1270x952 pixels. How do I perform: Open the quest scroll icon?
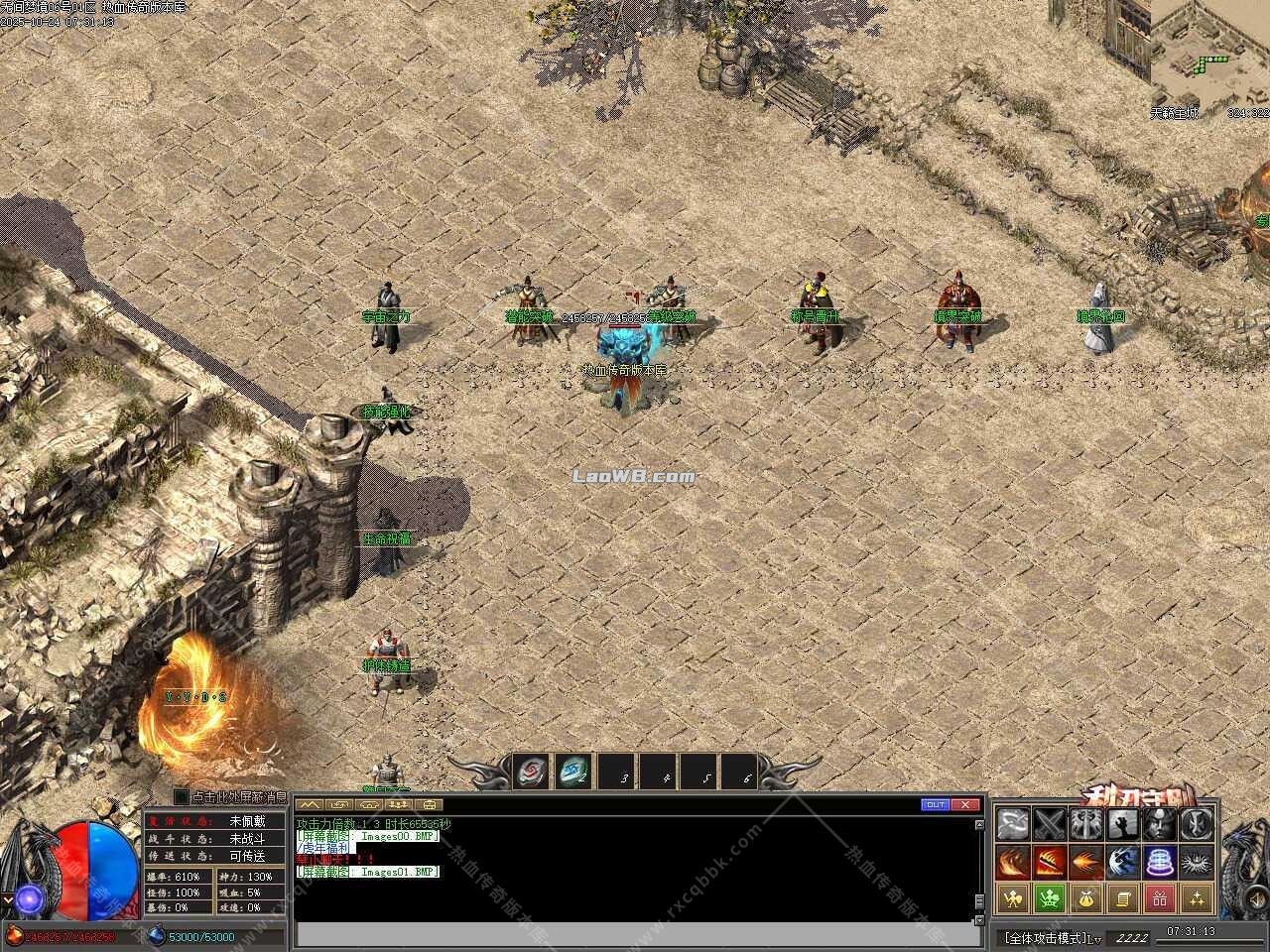click(1122, 897)
